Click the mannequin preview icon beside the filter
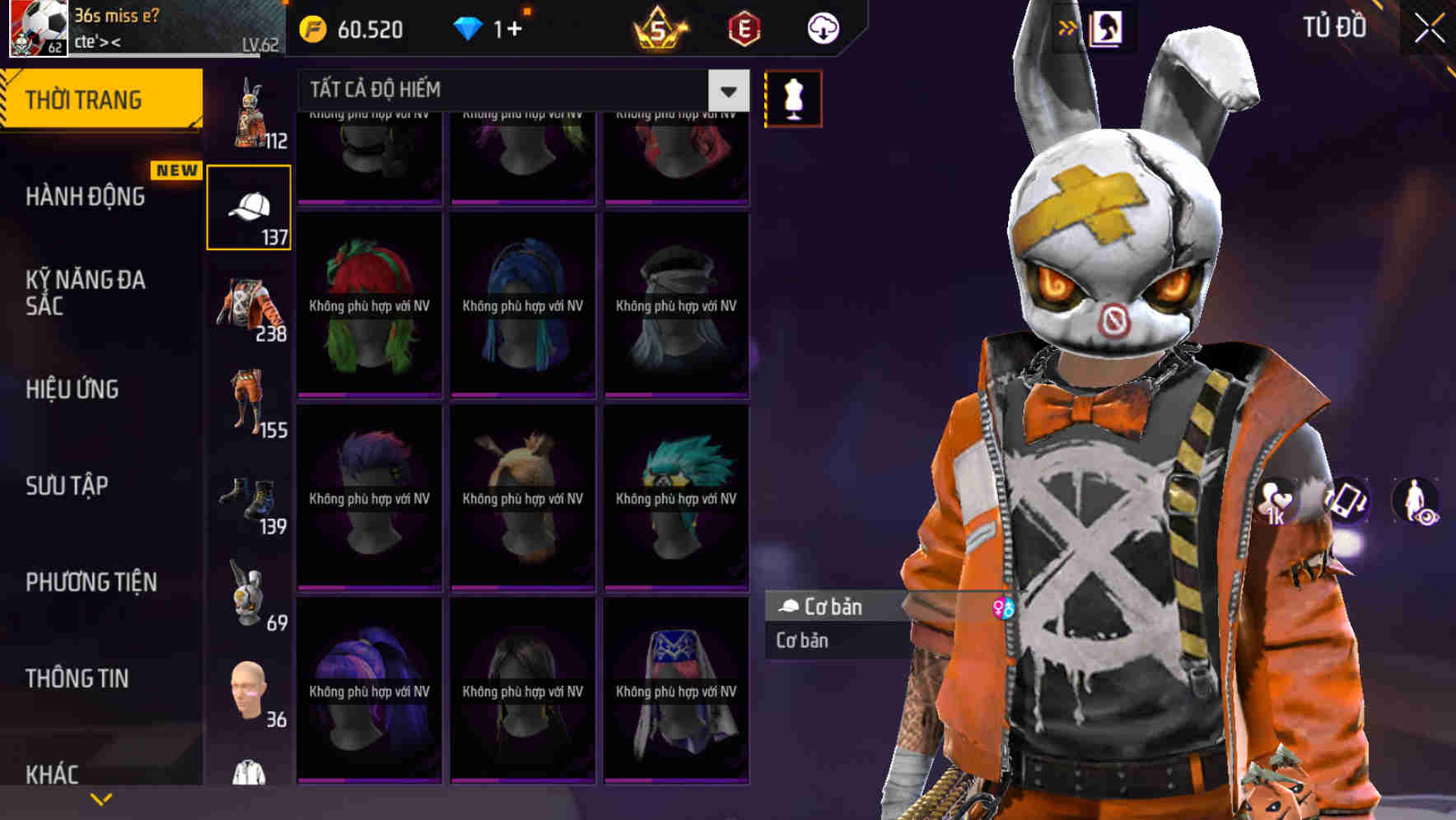Viewport: 1456px width, 820px height. (x=793, y=97)
